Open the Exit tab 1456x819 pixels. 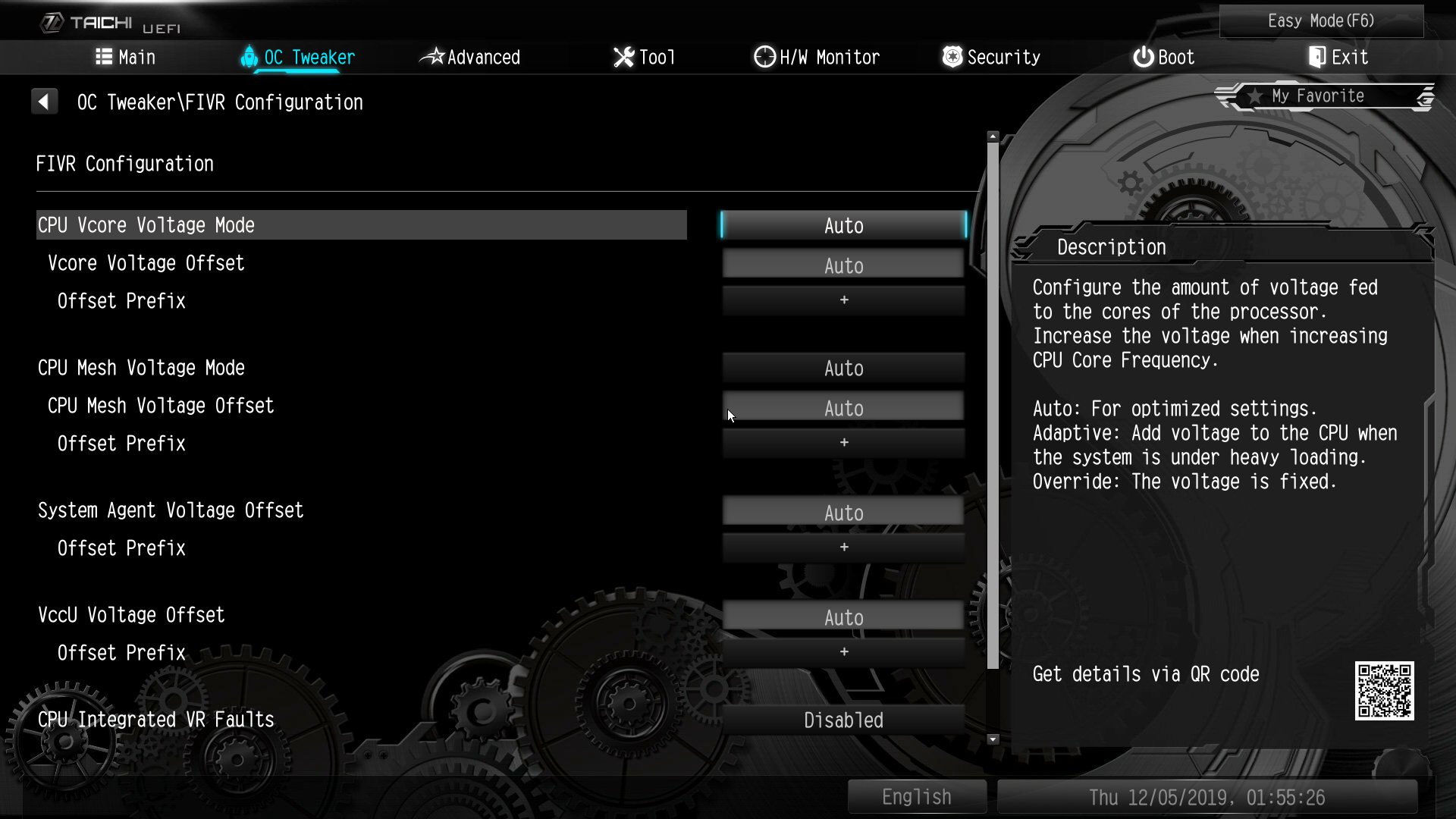click(1338, 58)
